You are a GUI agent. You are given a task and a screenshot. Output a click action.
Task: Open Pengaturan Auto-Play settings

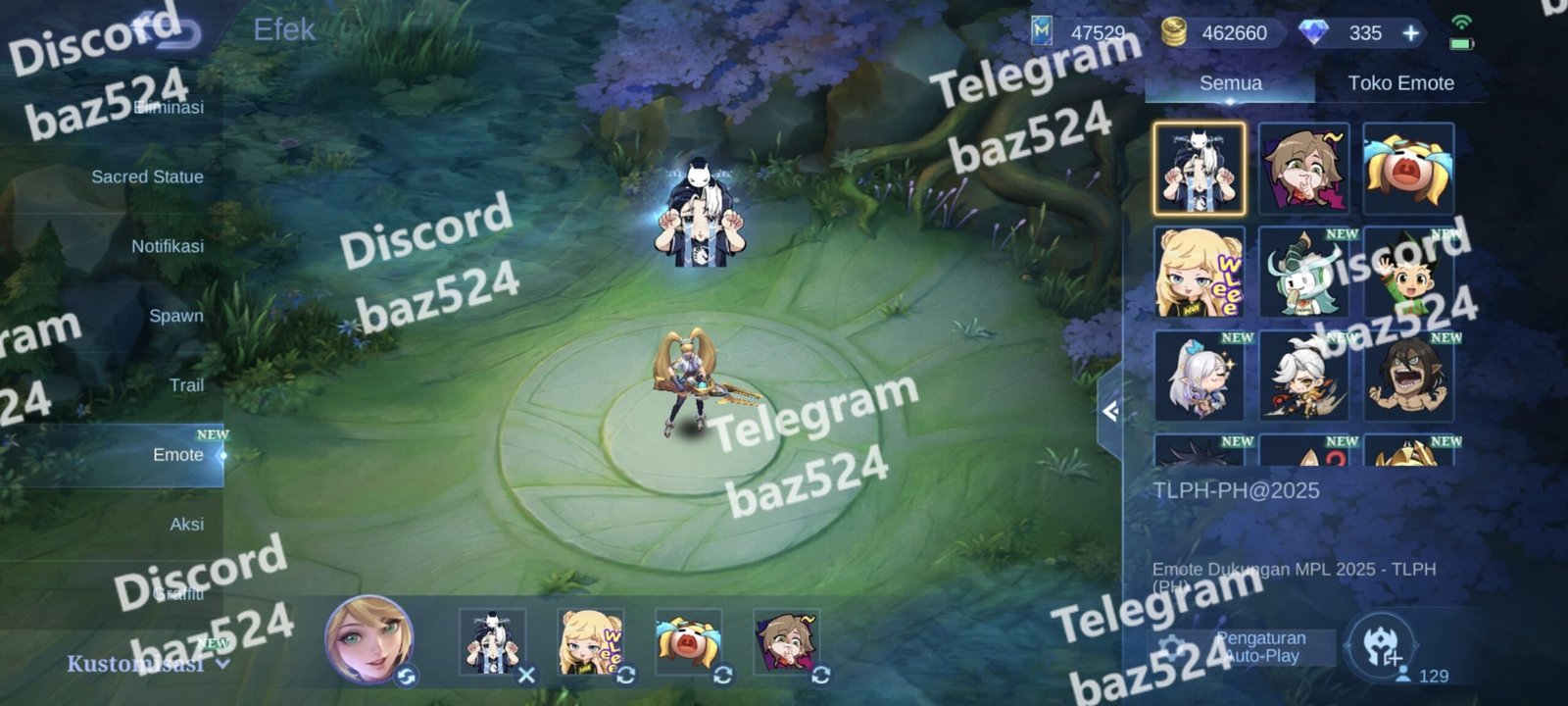coord(1243,647)
